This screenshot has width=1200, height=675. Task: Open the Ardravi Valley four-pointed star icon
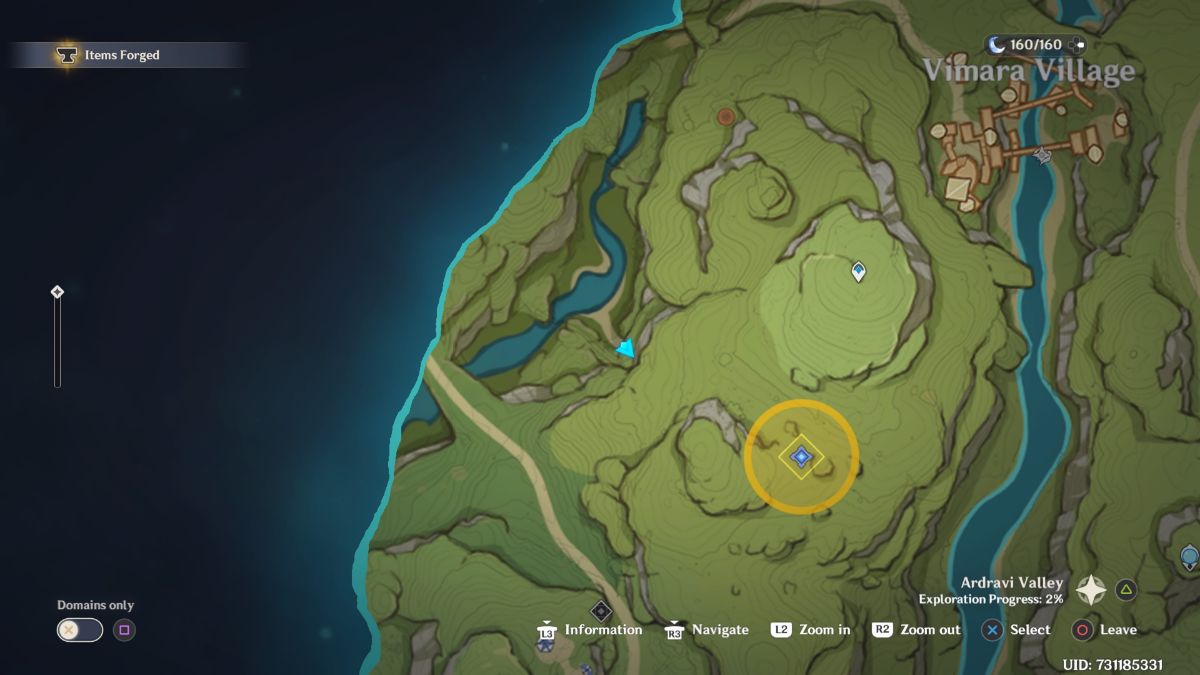[x=1090, y=590]
